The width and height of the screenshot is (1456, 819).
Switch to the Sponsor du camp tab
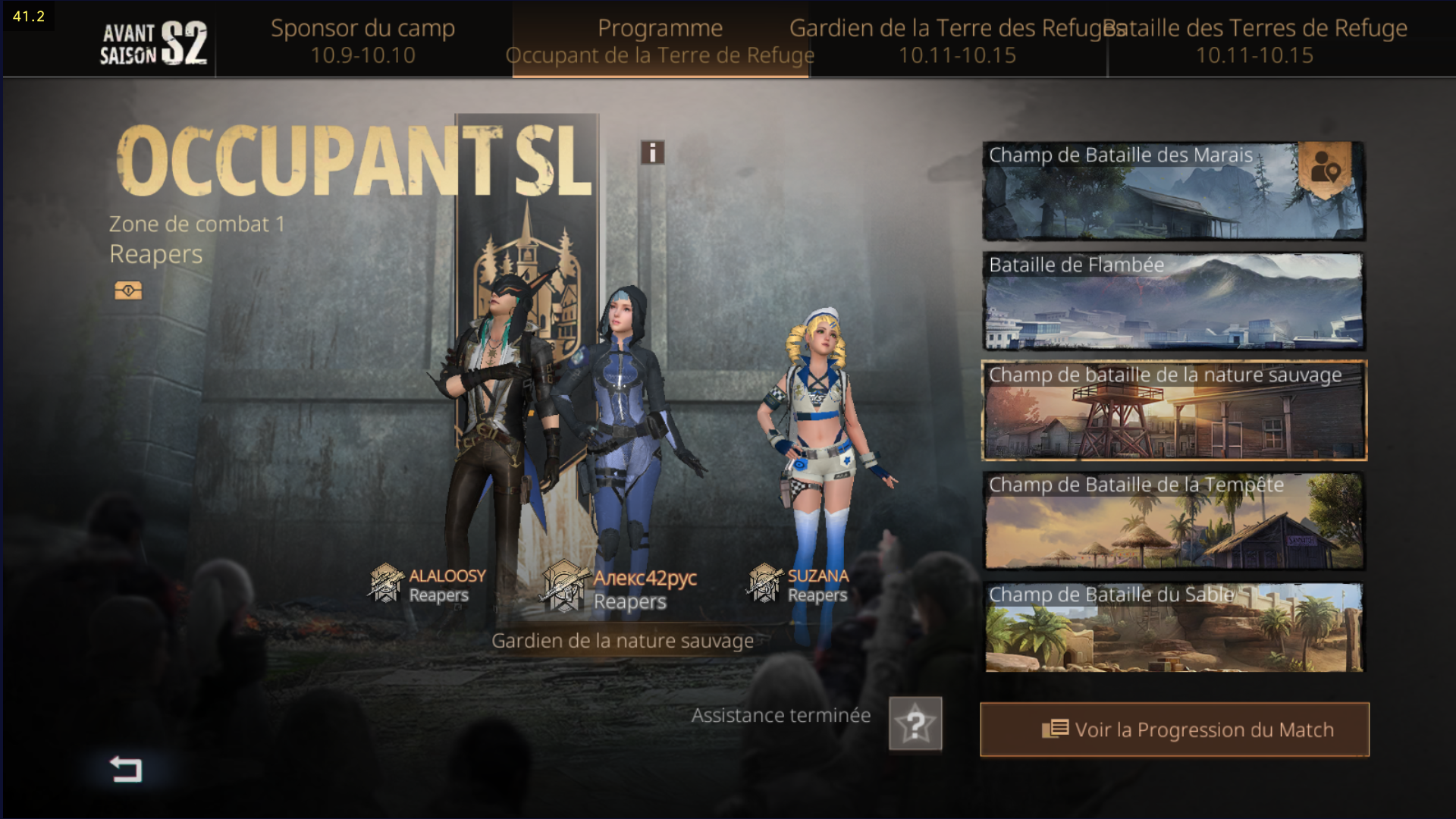[x=362, y=41]
